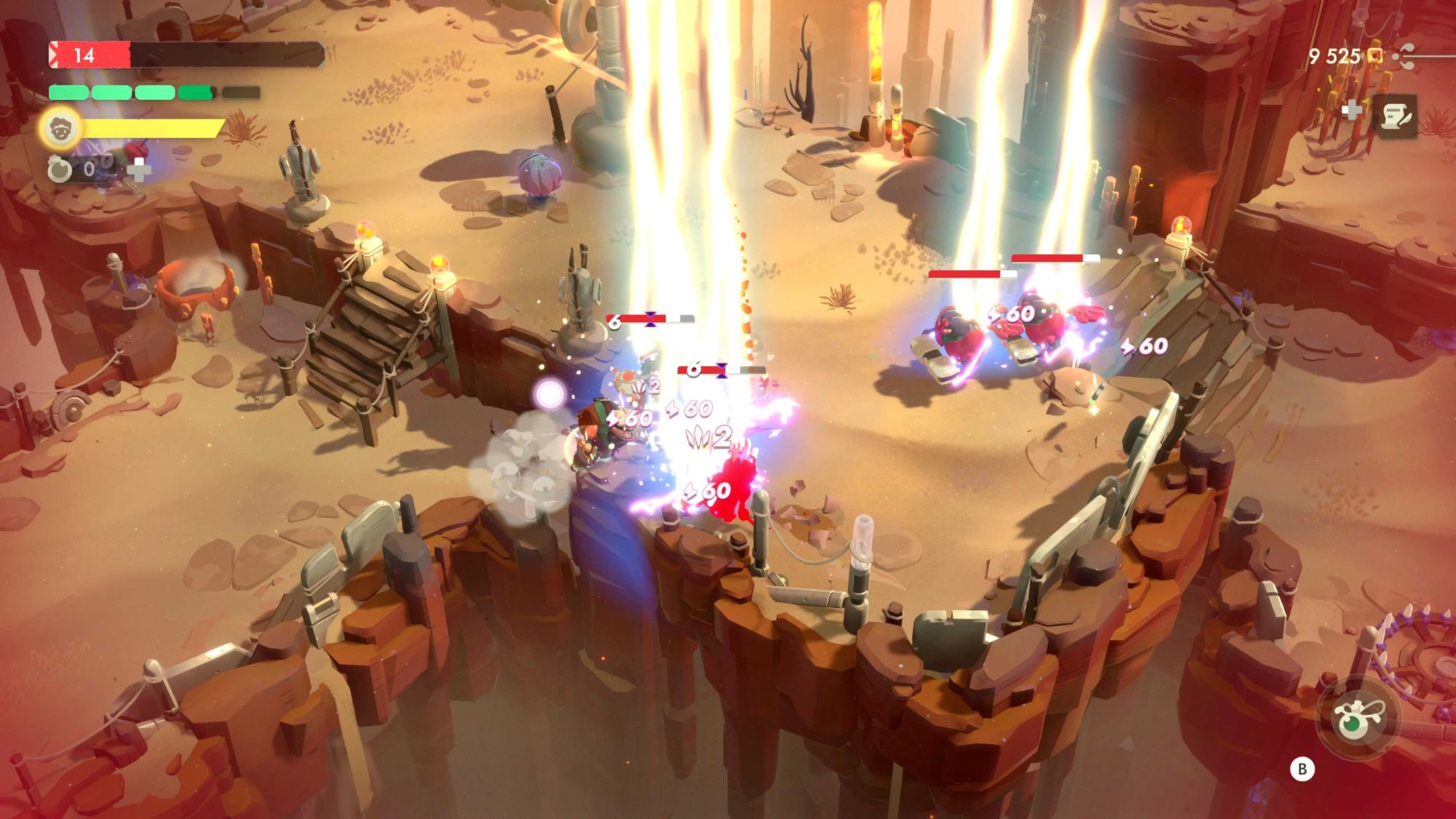Viewport: 1456px width, 819px height.
Task: Click the gold currency coin icon
Action: click(1374, 56)
